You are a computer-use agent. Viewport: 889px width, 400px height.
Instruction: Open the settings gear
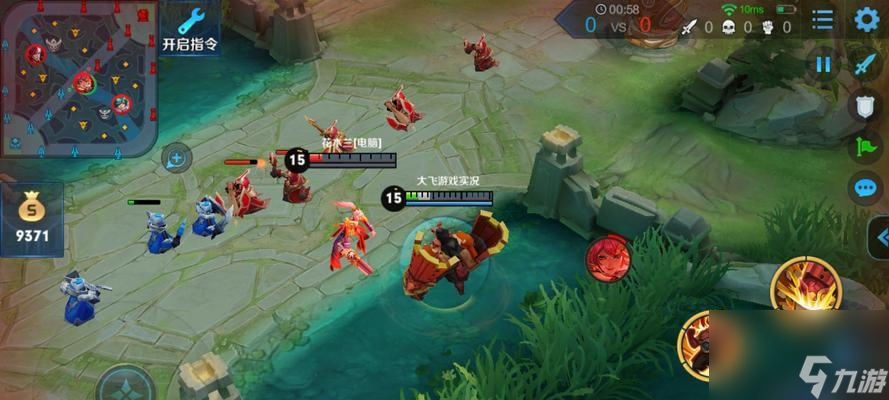[x=866, y=19]
